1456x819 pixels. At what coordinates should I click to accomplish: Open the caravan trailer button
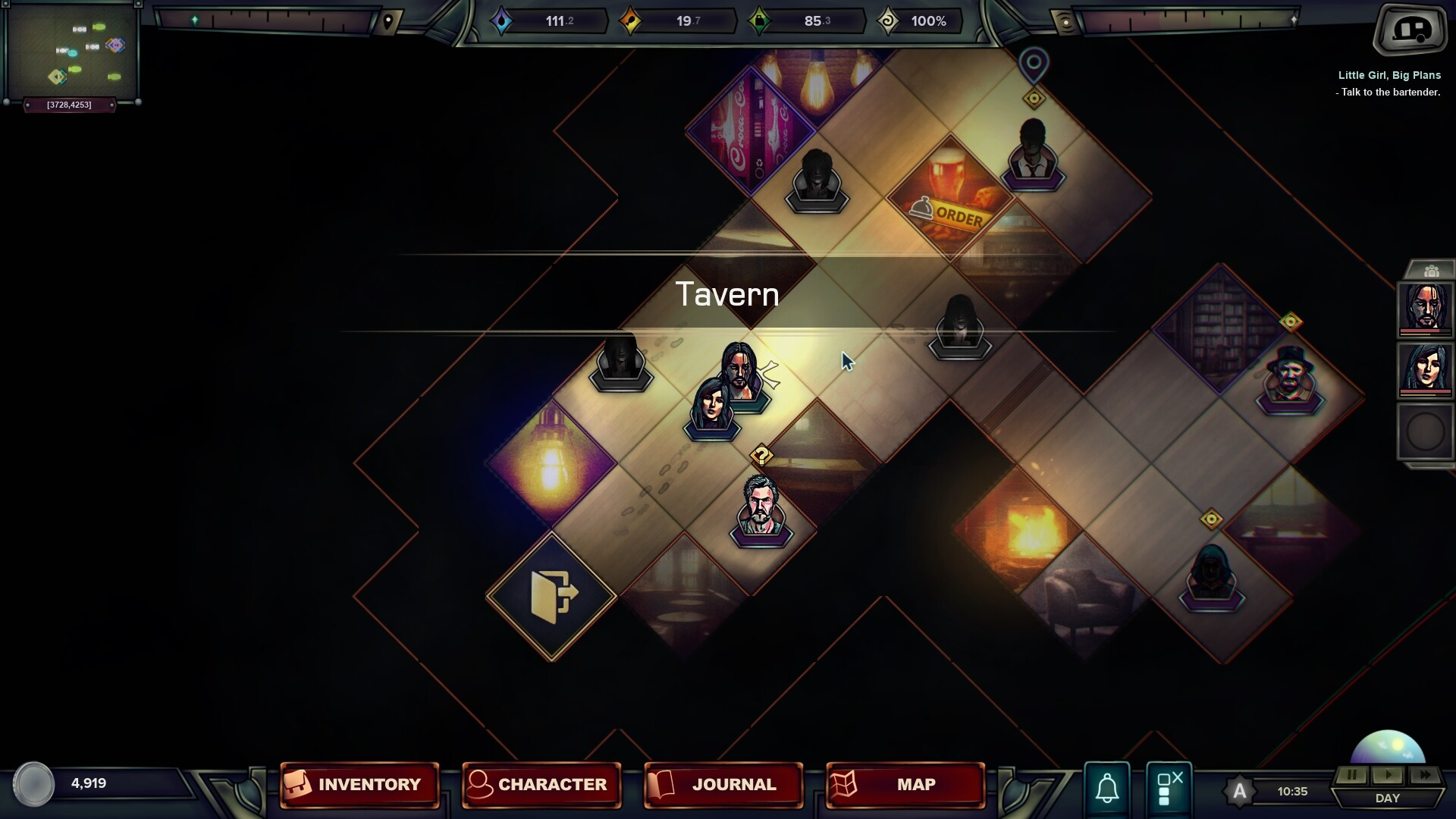1410,30
